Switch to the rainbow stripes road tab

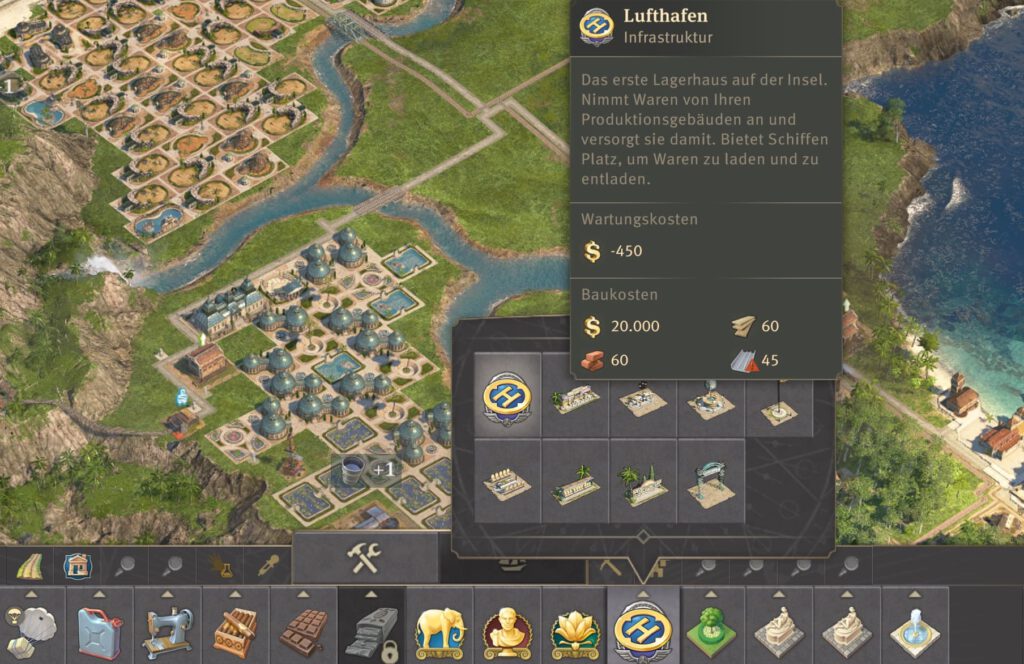28,567
